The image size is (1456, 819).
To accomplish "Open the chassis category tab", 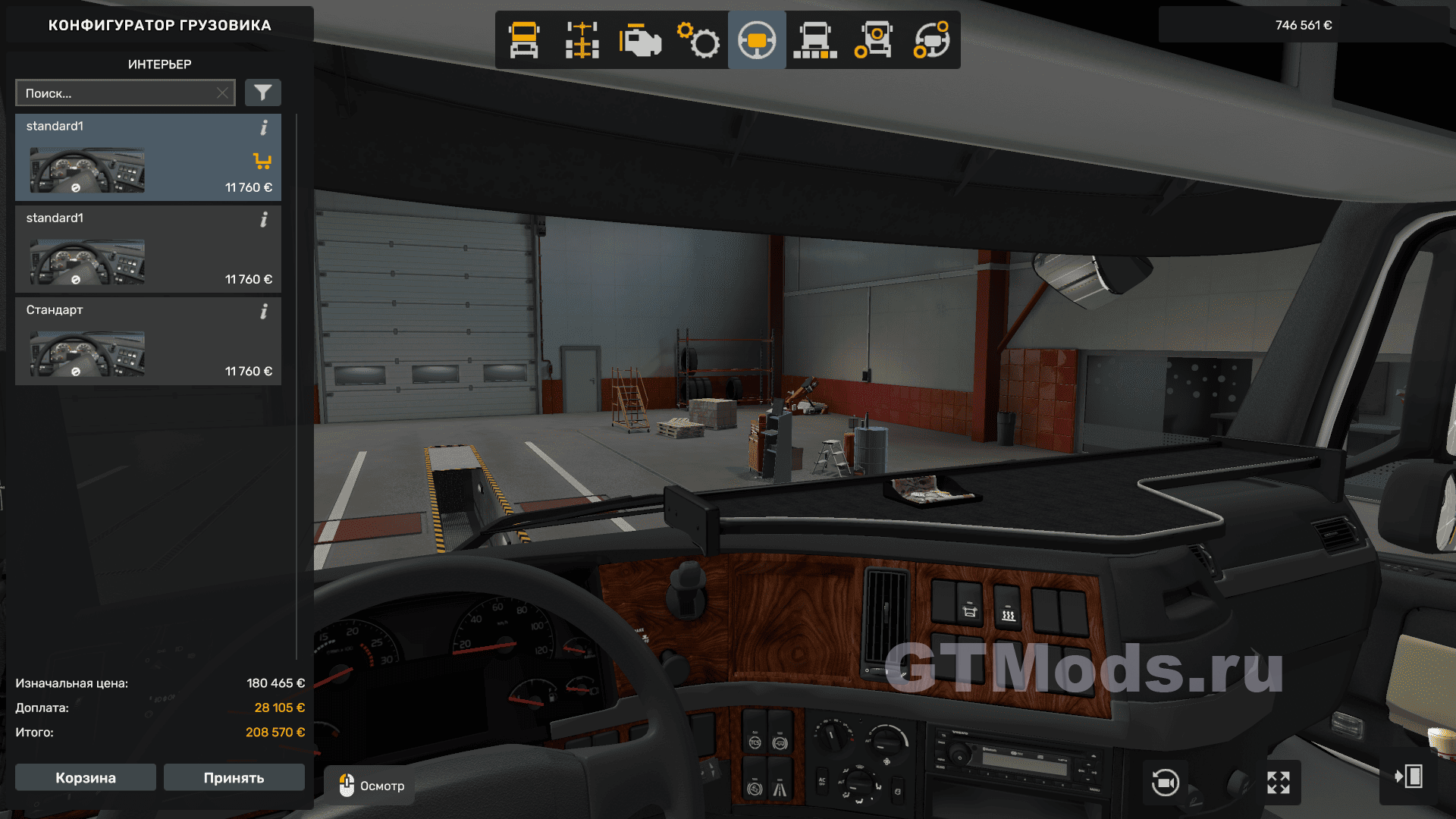I will click(582, 40).
